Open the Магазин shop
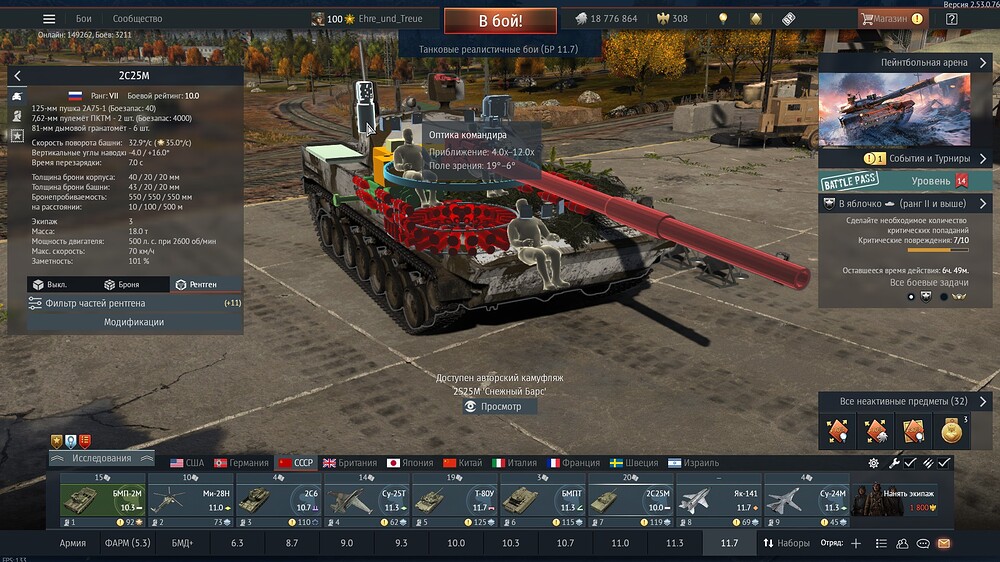The height and width of the screenshot is (562, 1000). pos(890,19)
